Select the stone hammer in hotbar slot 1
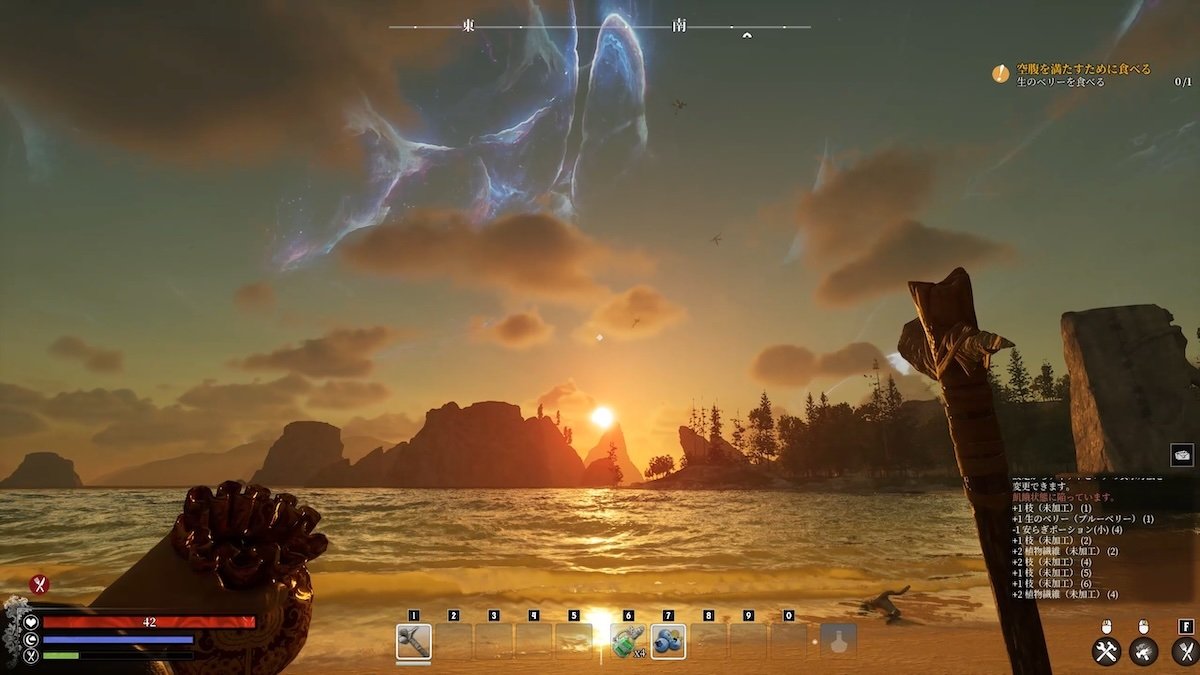Viewport: 1200px width, 675px height. coord(413,641)
